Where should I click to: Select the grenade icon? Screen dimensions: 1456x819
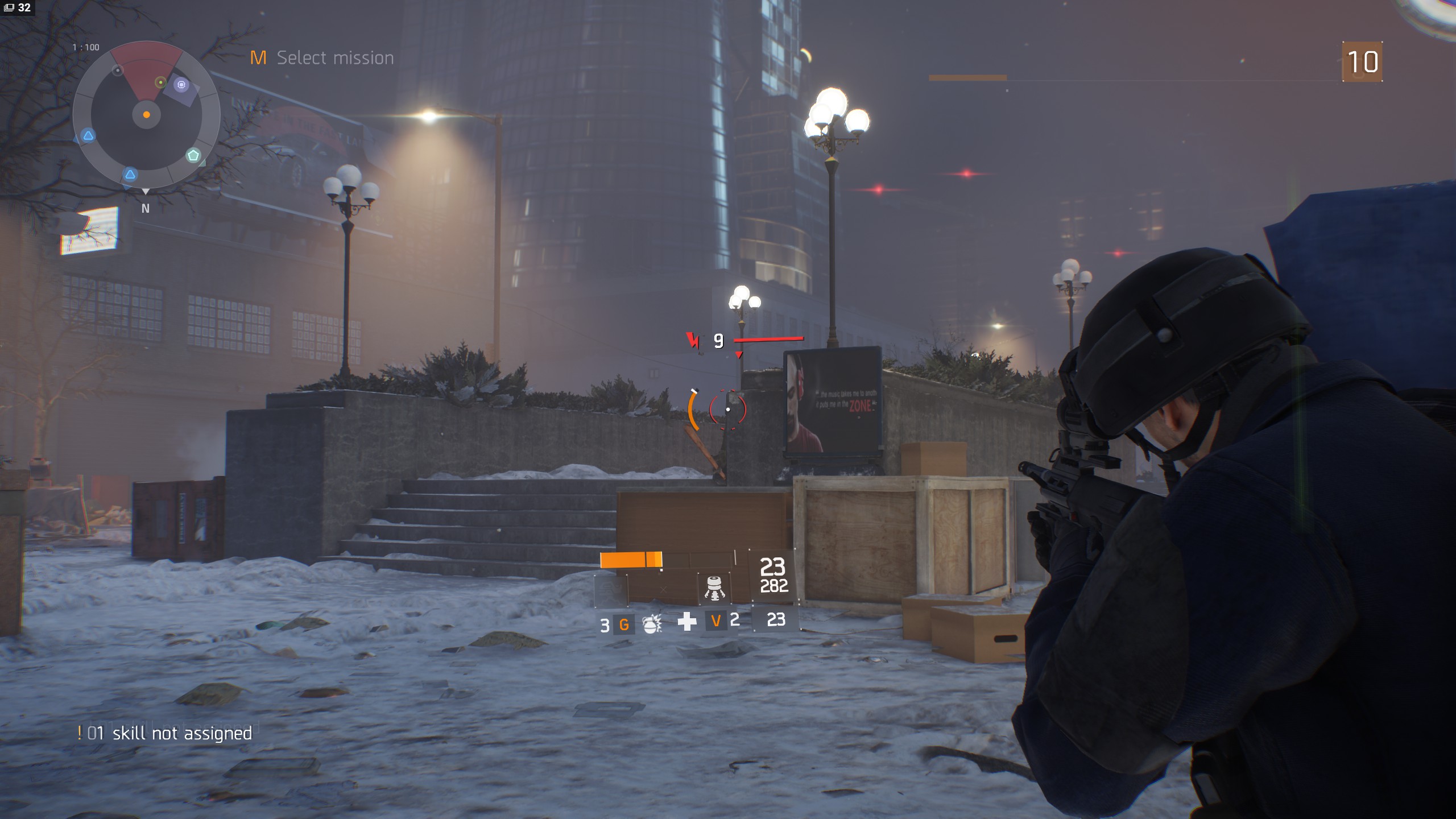652,624
